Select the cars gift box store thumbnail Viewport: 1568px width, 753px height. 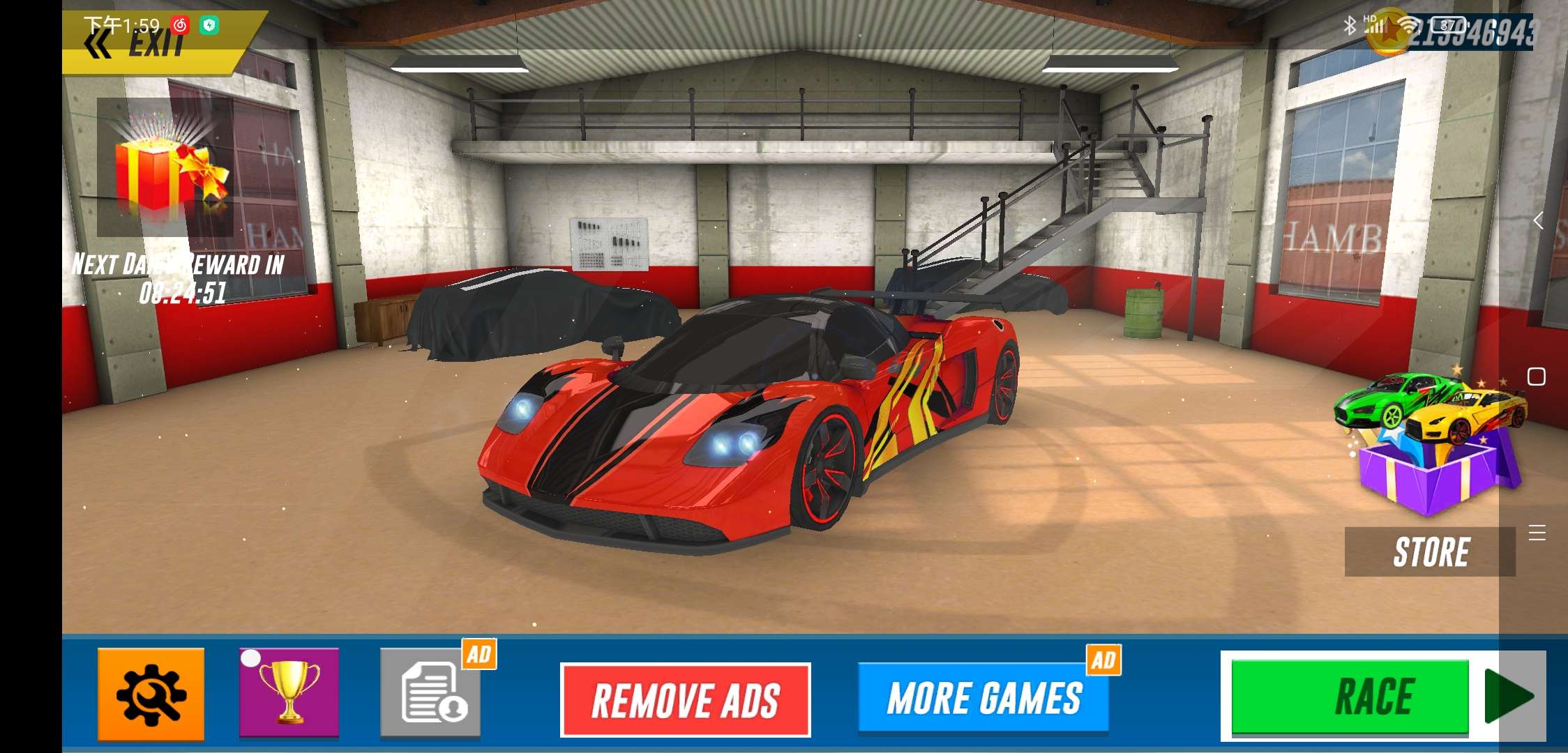pyautogui.click(x=1430, y=446)
